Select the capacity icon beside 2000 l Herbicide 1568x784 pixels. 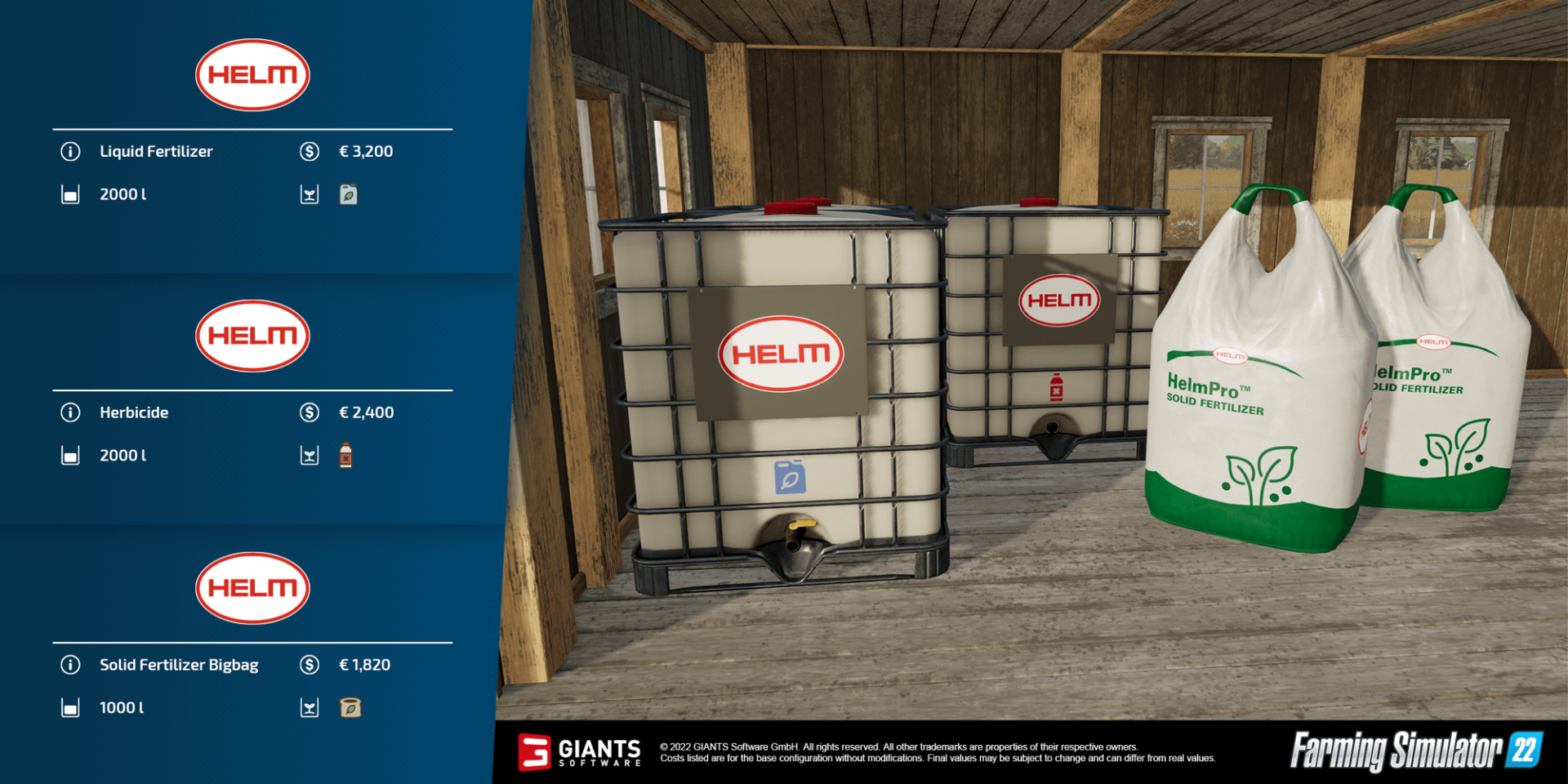[70, 455]
